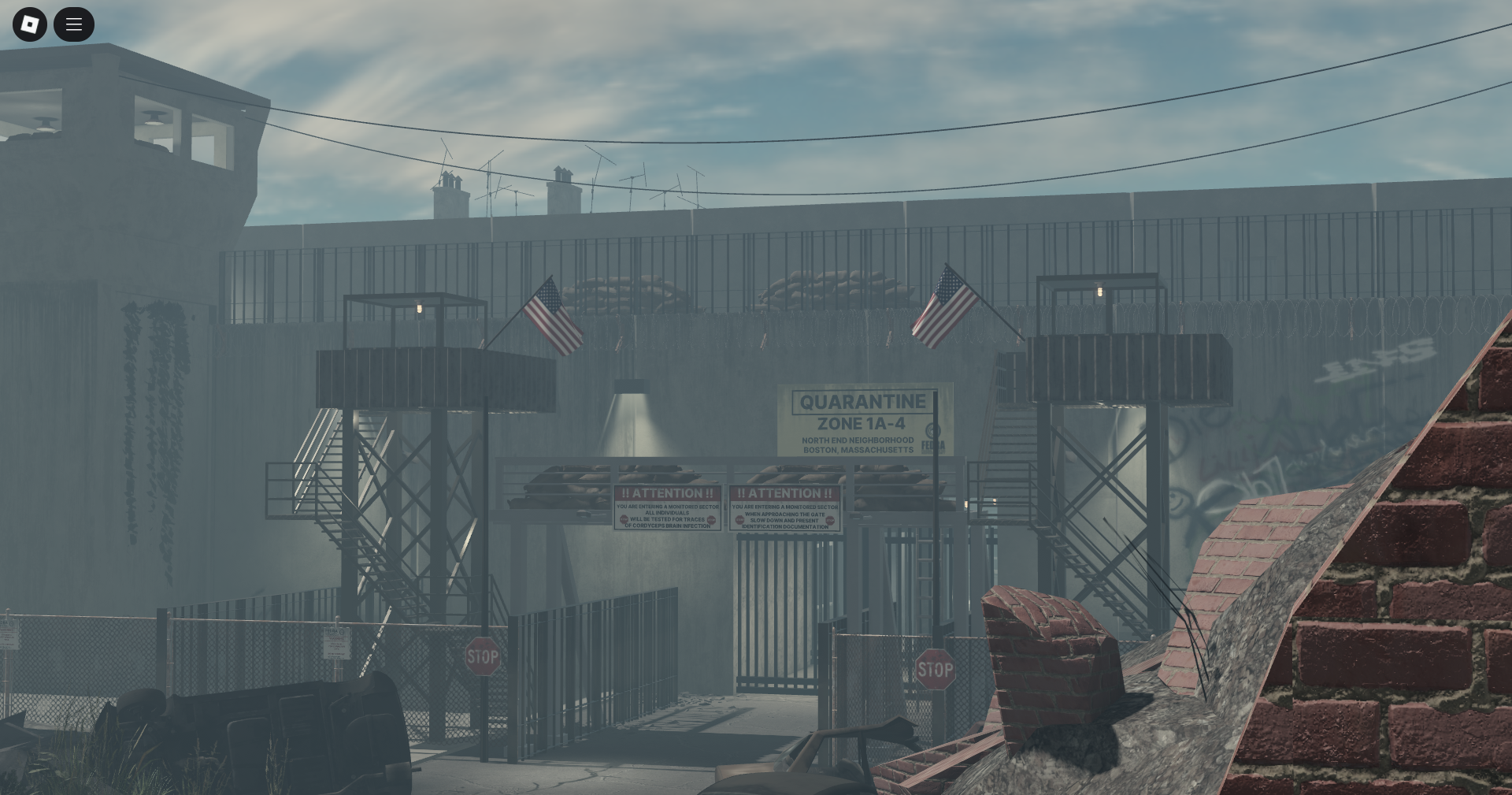Viewport: 1512px width, 795px height.
Task: Click the Roblox logo in the top-left corner
Action: coord(29,24)
